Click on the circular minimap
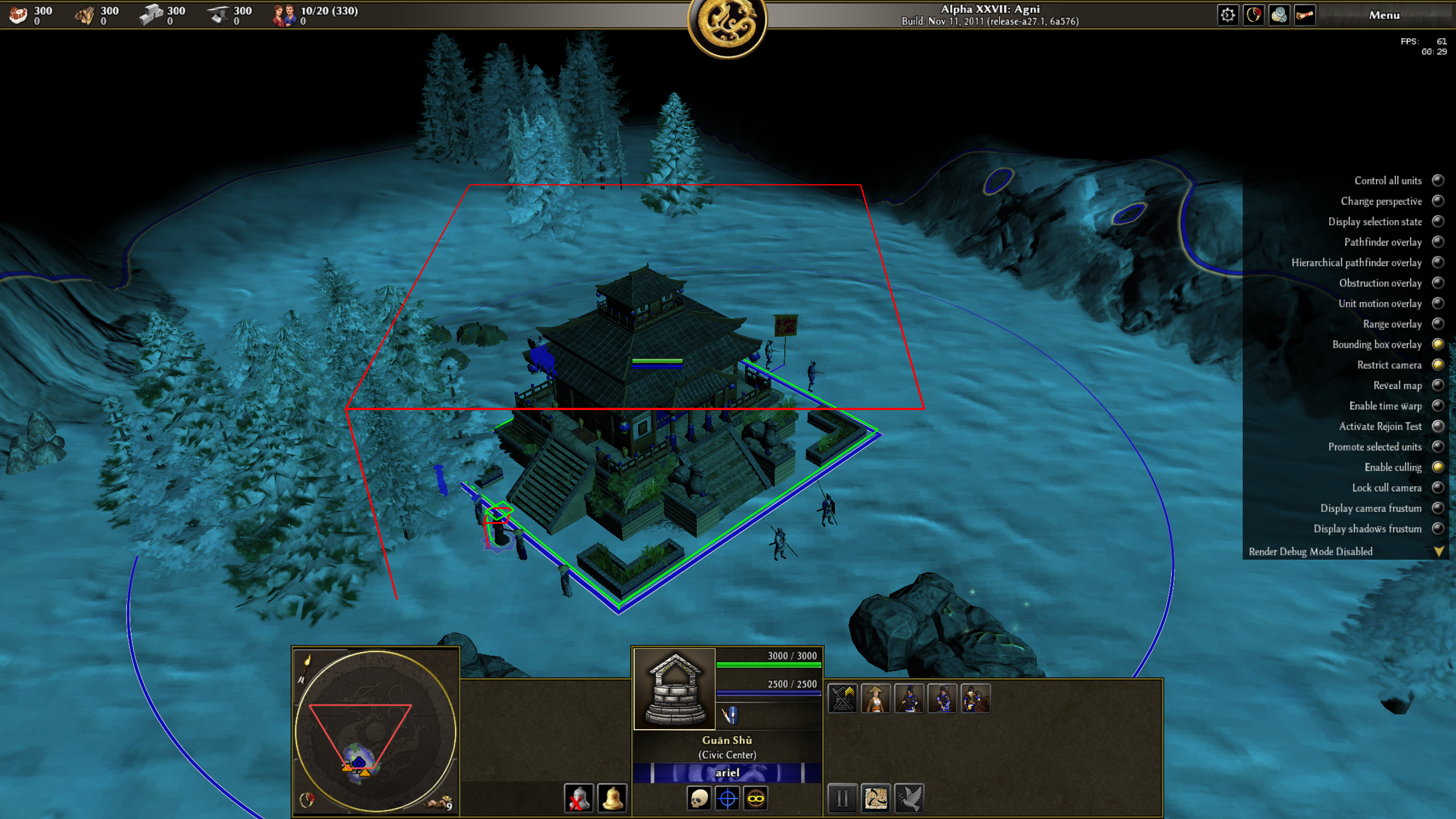The width and height of the screenshot is (1456, 819). coord(375,731)
